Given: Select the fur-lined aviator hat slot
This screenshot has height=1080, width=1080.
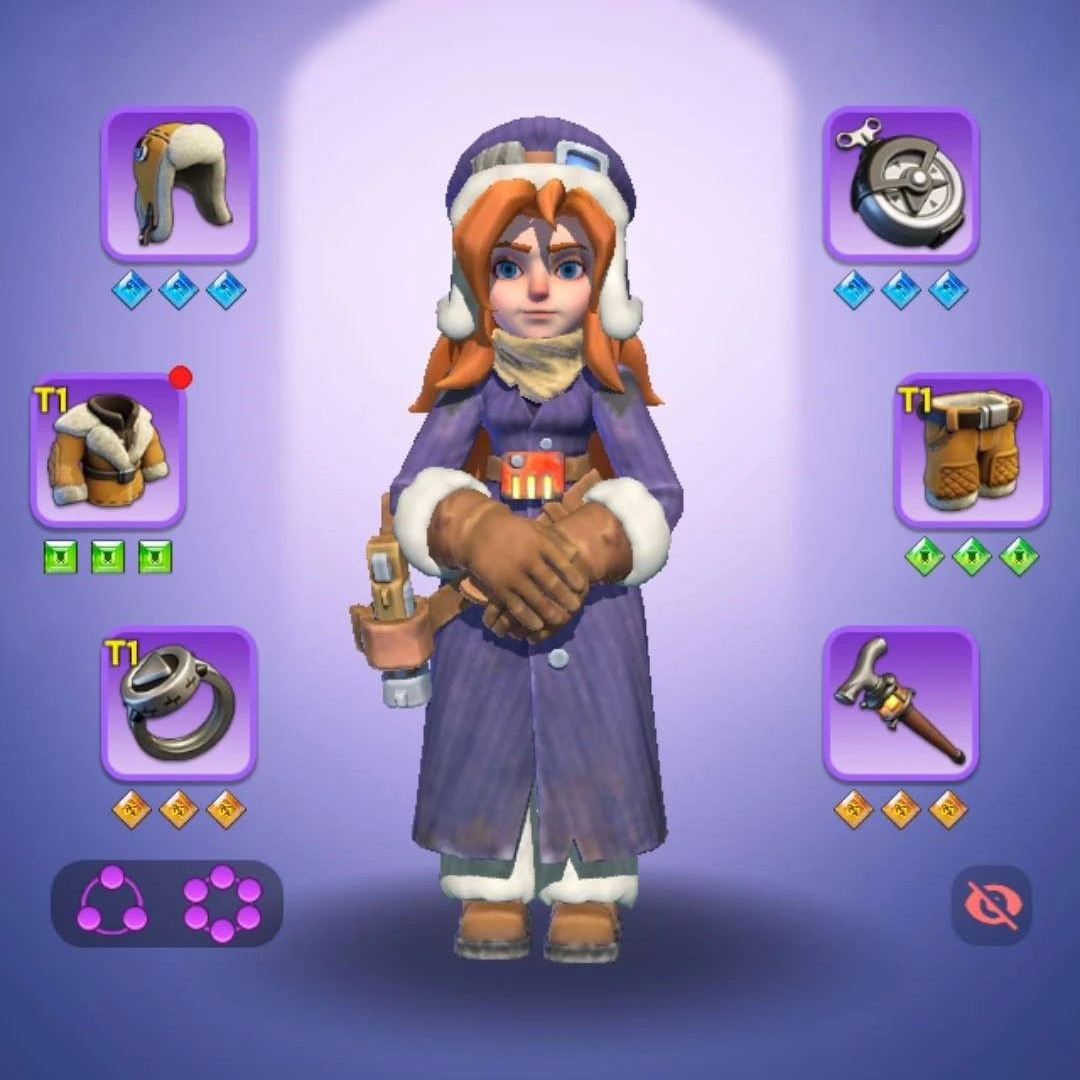Looking at the screenshot, I should tap(179, 185).
